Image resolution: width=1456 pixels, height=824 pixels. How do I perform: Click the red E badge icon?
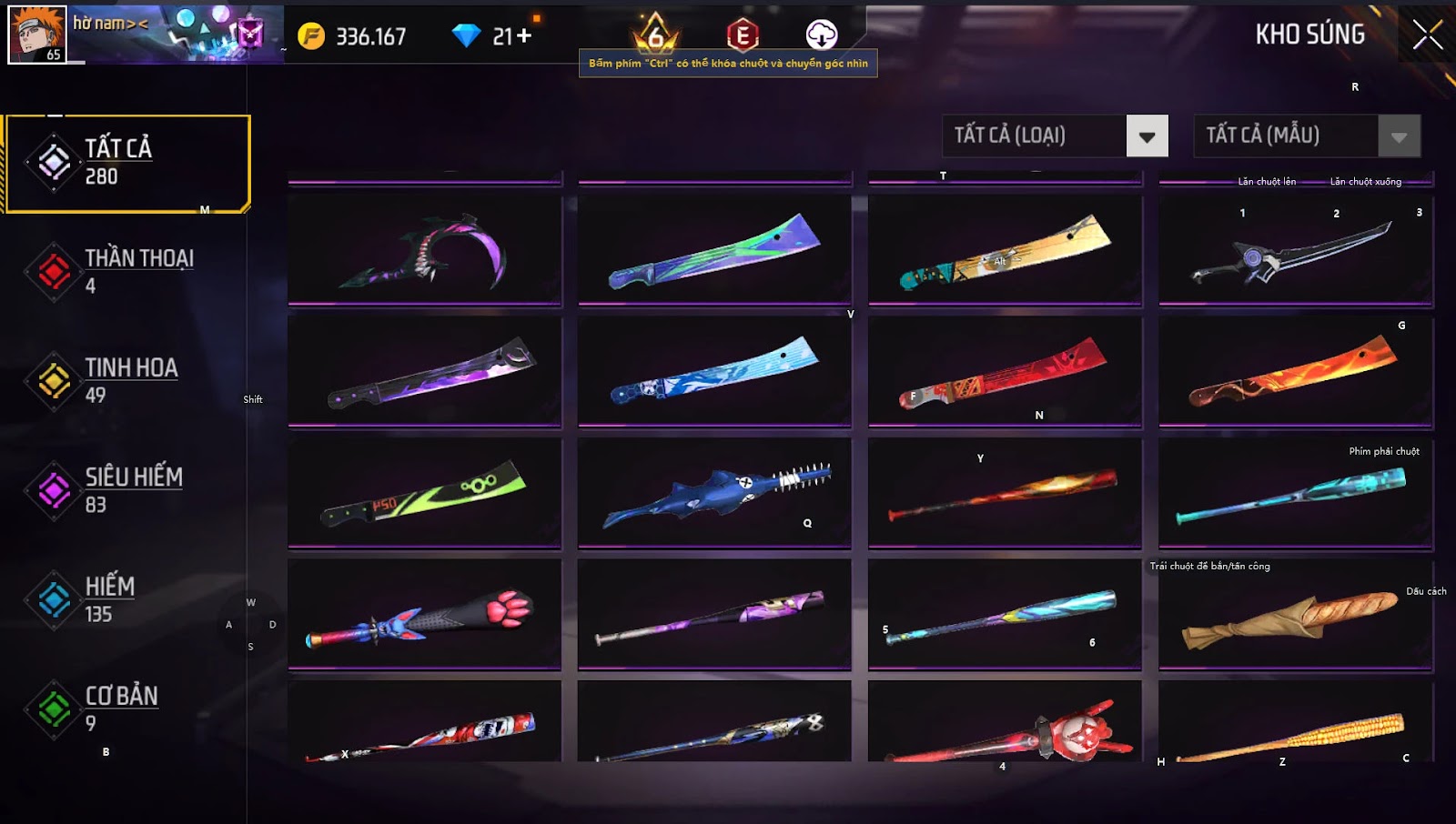[x=743, y=35]
